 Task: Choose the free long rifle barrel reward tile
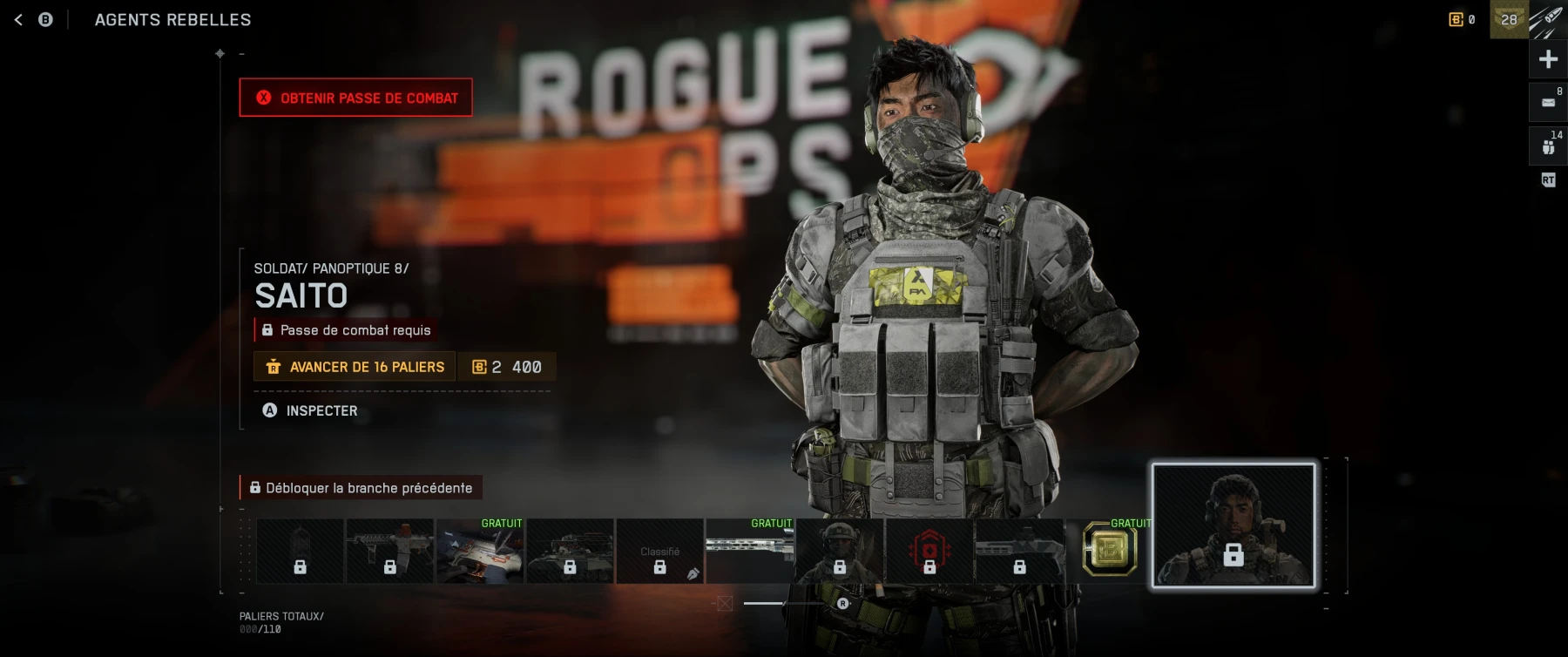tap(749, 551)
